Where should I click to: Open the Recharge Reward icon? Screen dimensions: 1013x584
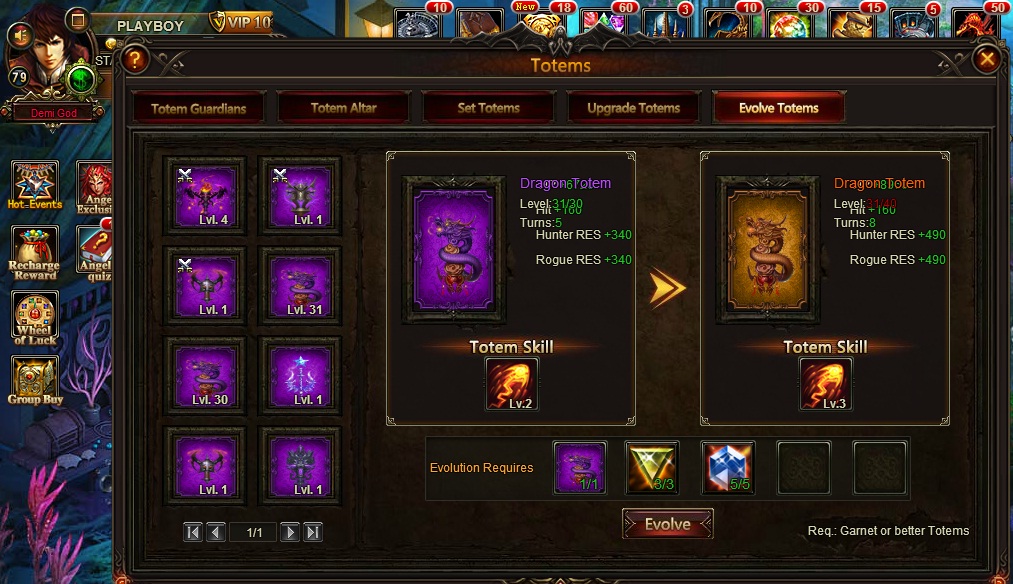(x=35, y=253)
